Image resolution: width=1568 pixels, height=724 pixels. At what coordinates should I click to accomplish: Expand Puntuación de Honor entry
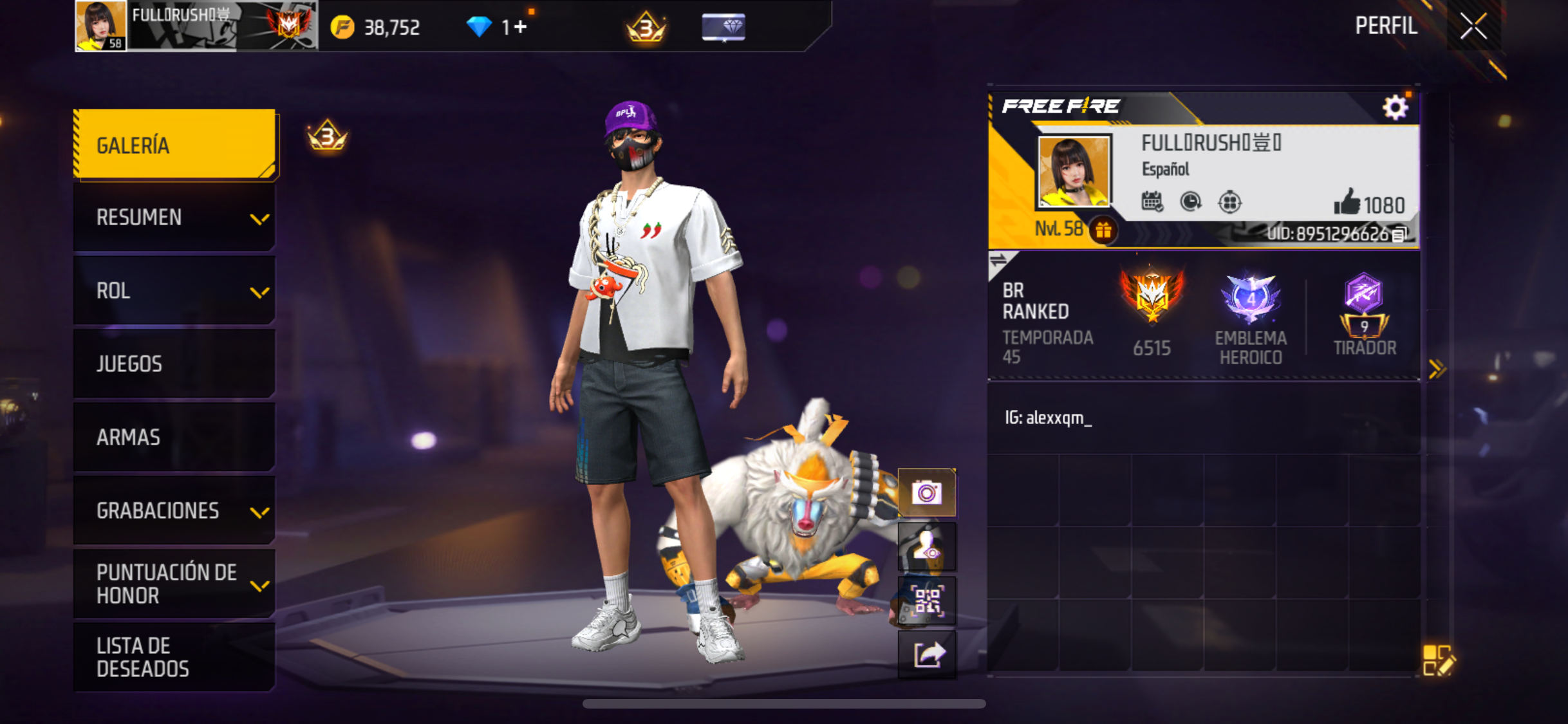(x=174, y=584)
